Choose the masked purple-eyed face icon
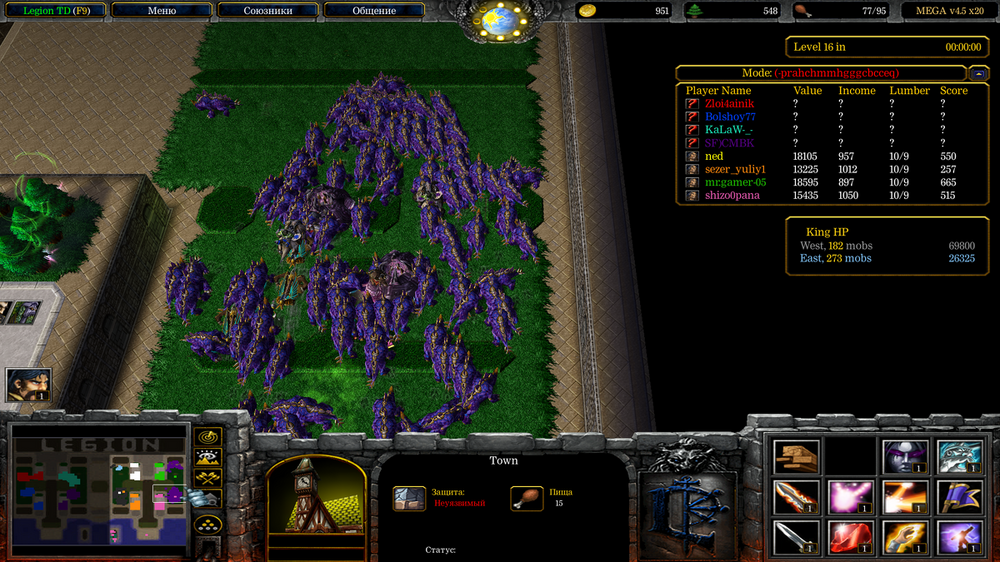The width and height of the screenshot is (1000, 562). [x=905, y=457]
